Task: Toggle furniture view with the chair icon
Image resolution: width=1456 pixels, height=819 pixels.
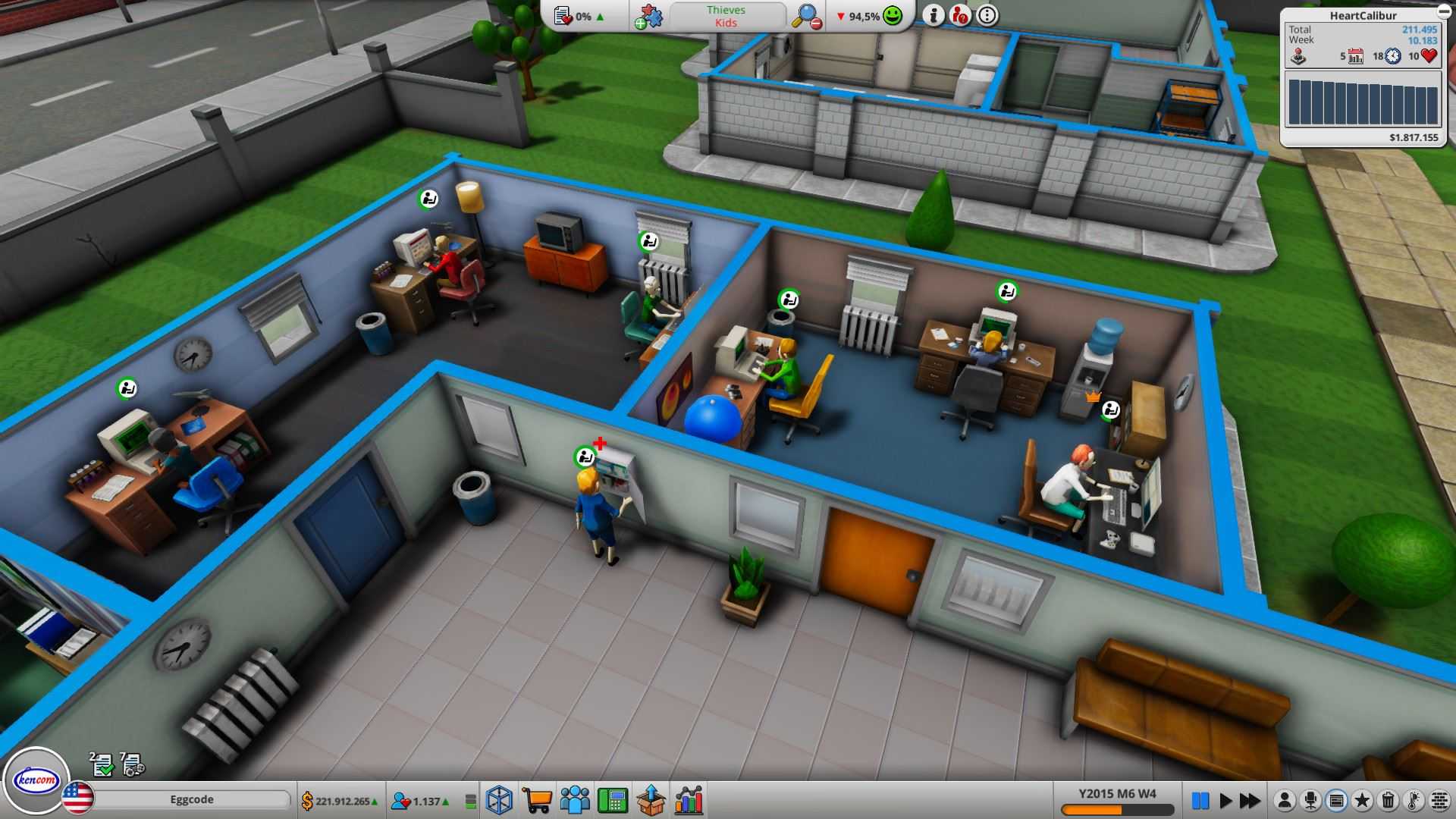Action: click(x=1310, y=801)
